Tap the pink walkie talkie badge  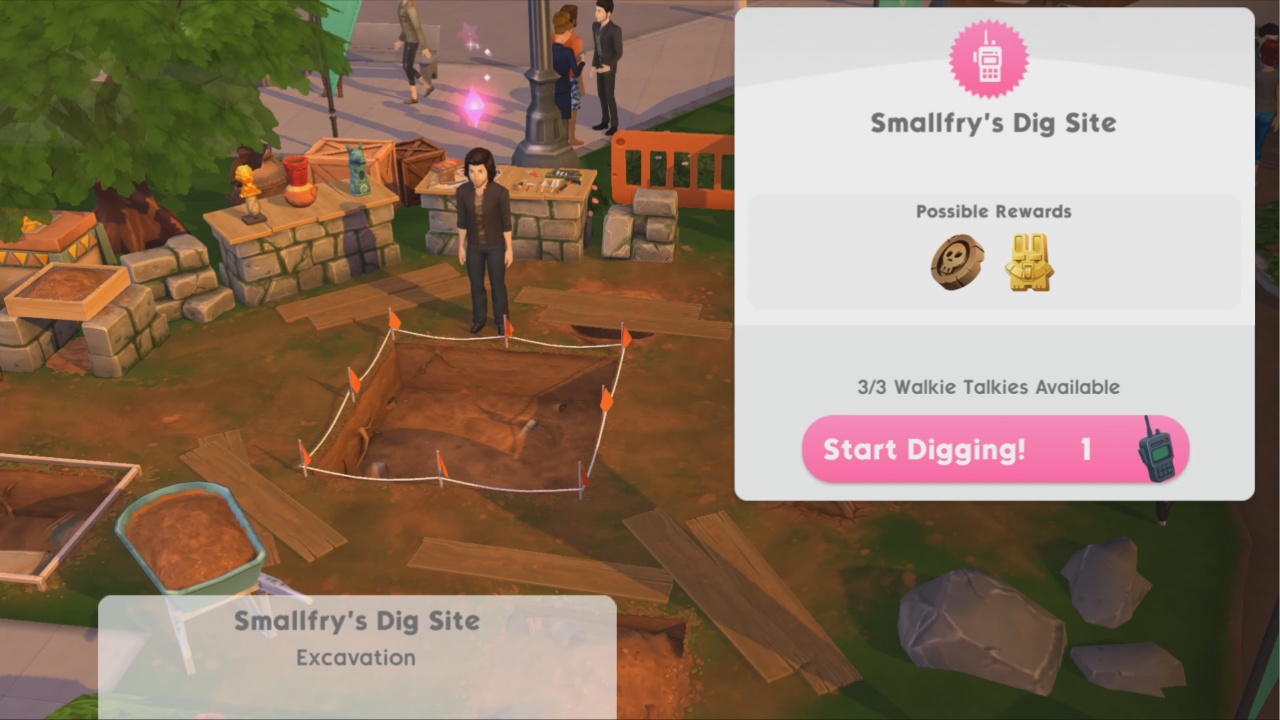pyautogui.click(x=988, y=60)
